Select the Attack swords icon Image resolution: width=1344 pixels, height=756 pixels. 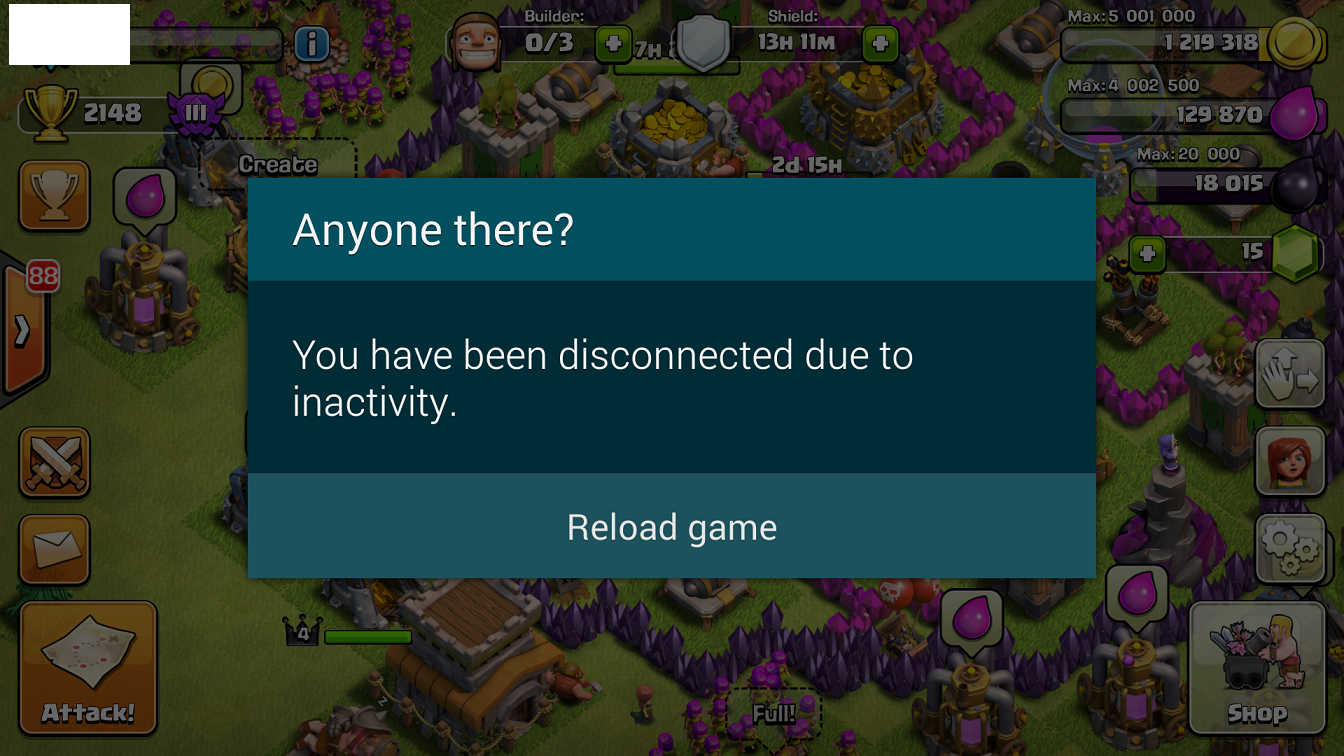tap(55, 463)
